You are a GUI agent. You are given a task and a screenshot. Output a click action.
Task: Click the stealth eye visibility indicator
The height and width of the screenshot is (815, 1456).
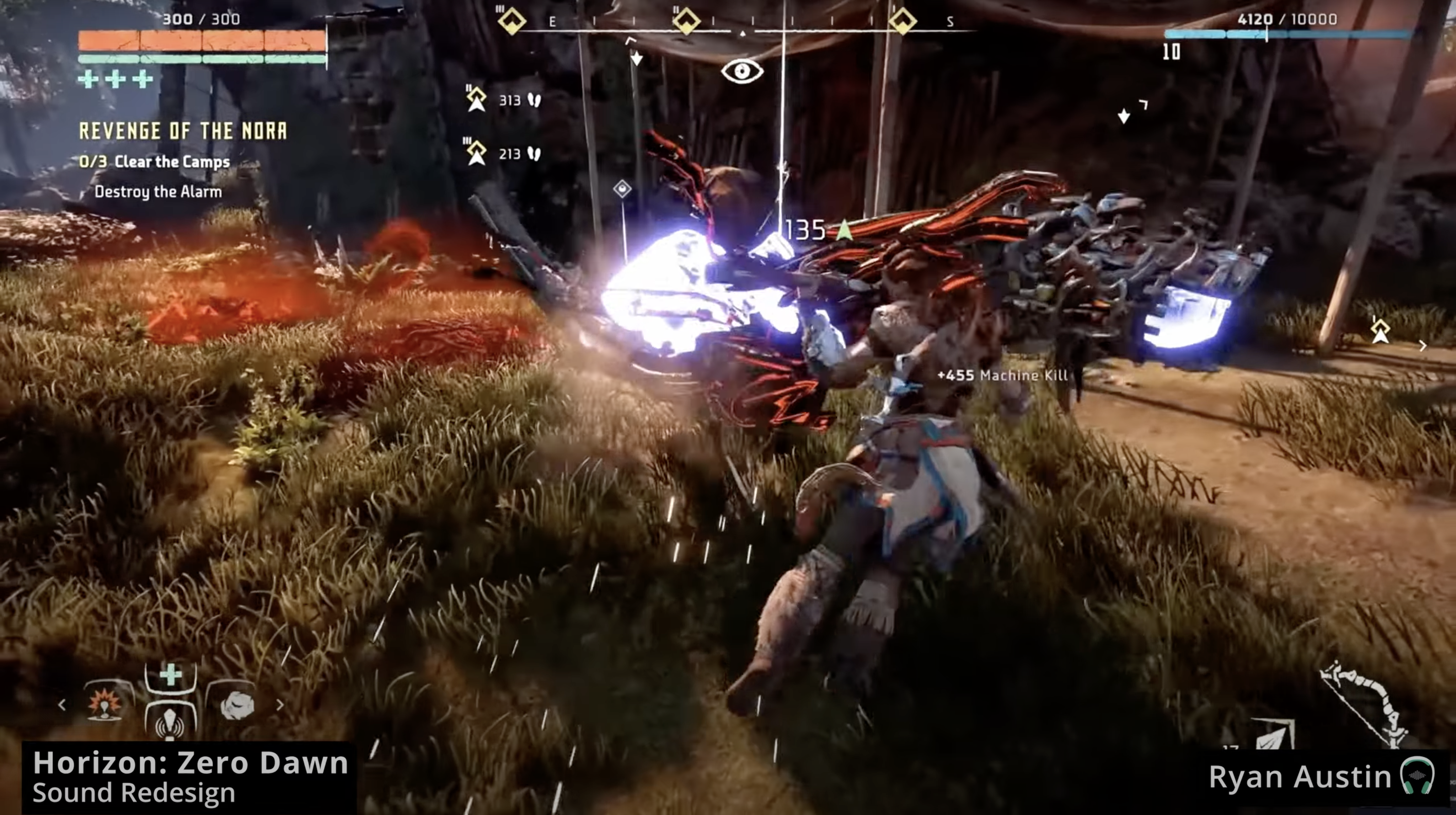[742, 71]
